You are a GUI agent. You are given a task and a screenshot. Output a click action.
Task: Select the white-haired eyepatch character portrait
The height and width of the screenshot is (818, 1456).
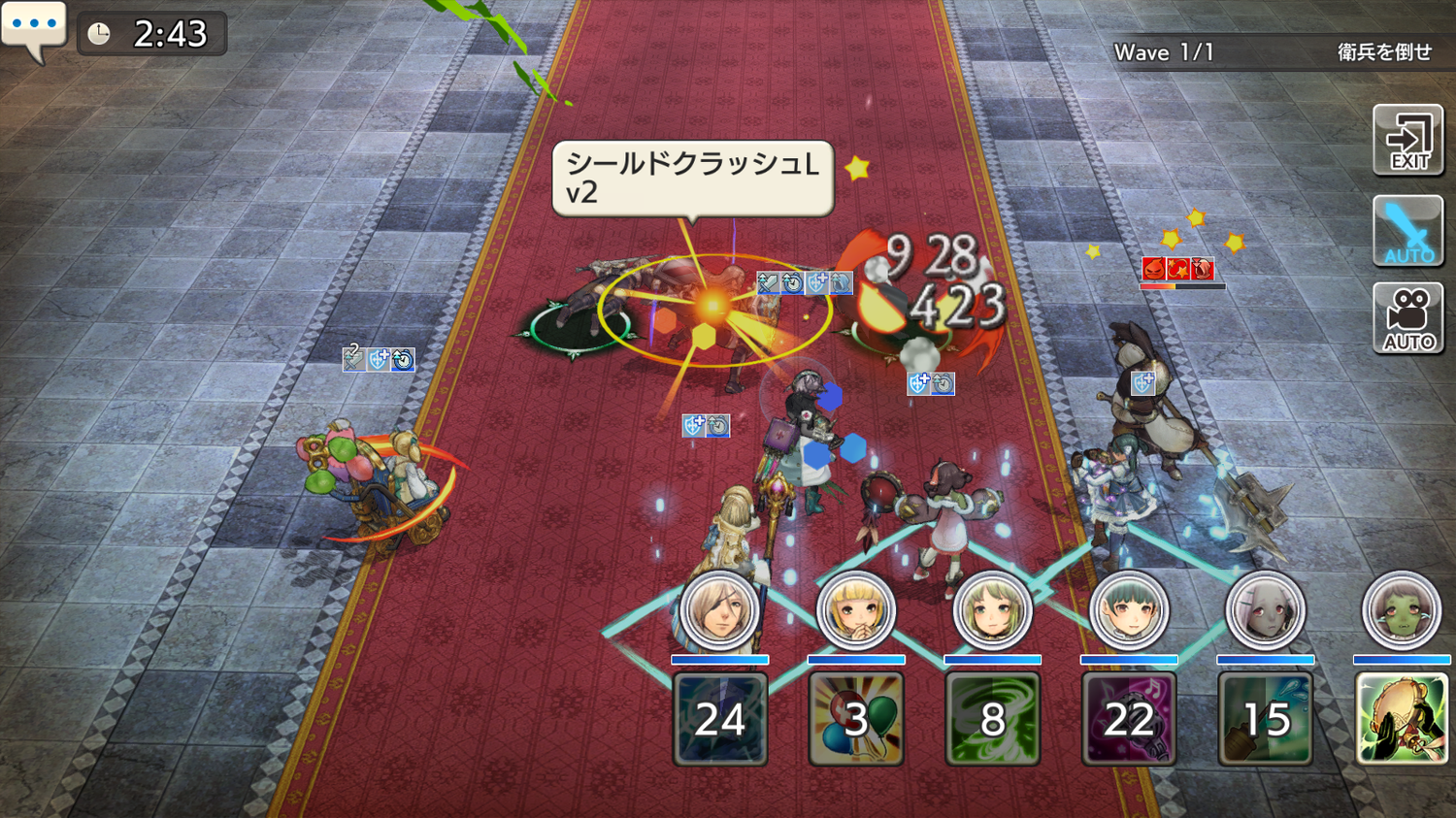[x=719, y=611]
